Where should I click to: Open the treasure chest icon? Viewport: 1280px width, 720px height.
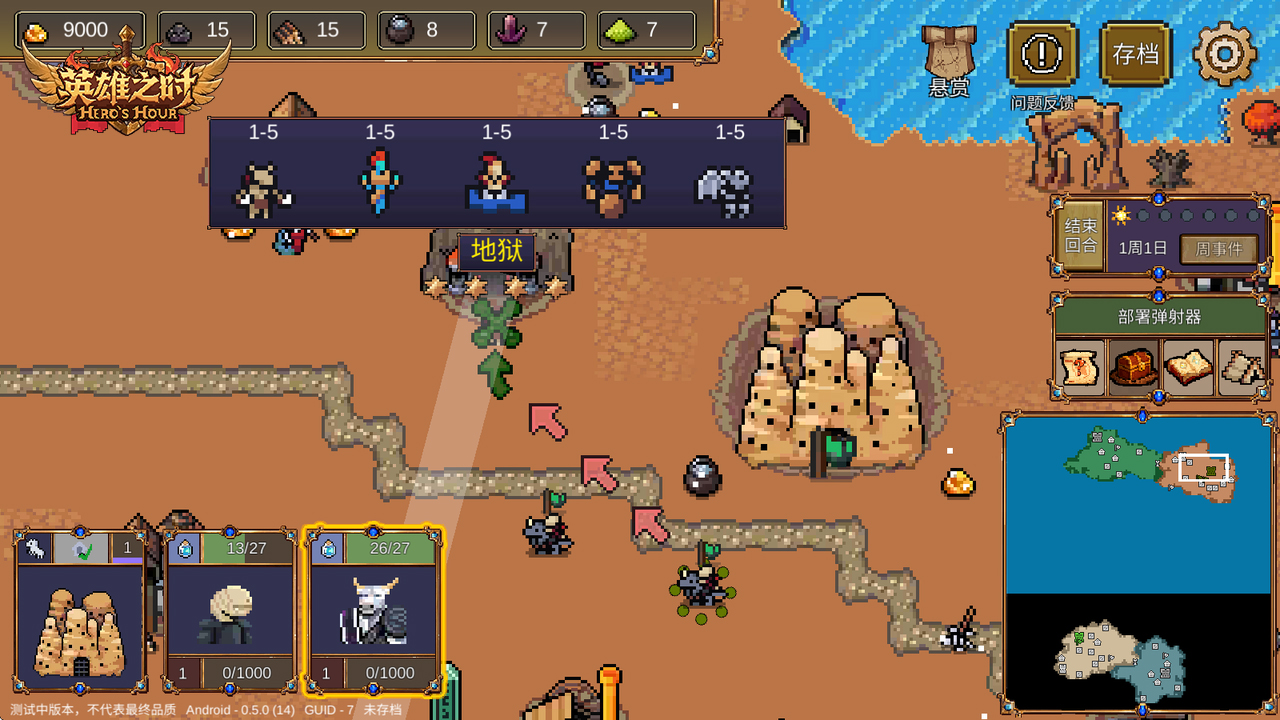click(x=1134, y=367)
